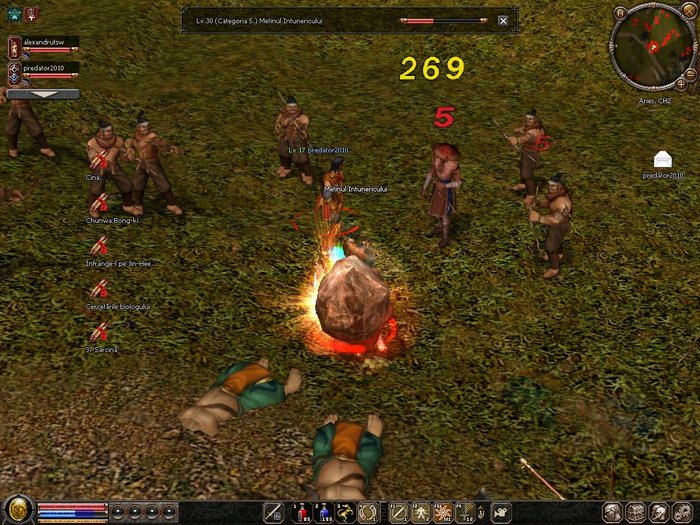
Task: Select party member predator2010
Action: [x=44, y=68]
